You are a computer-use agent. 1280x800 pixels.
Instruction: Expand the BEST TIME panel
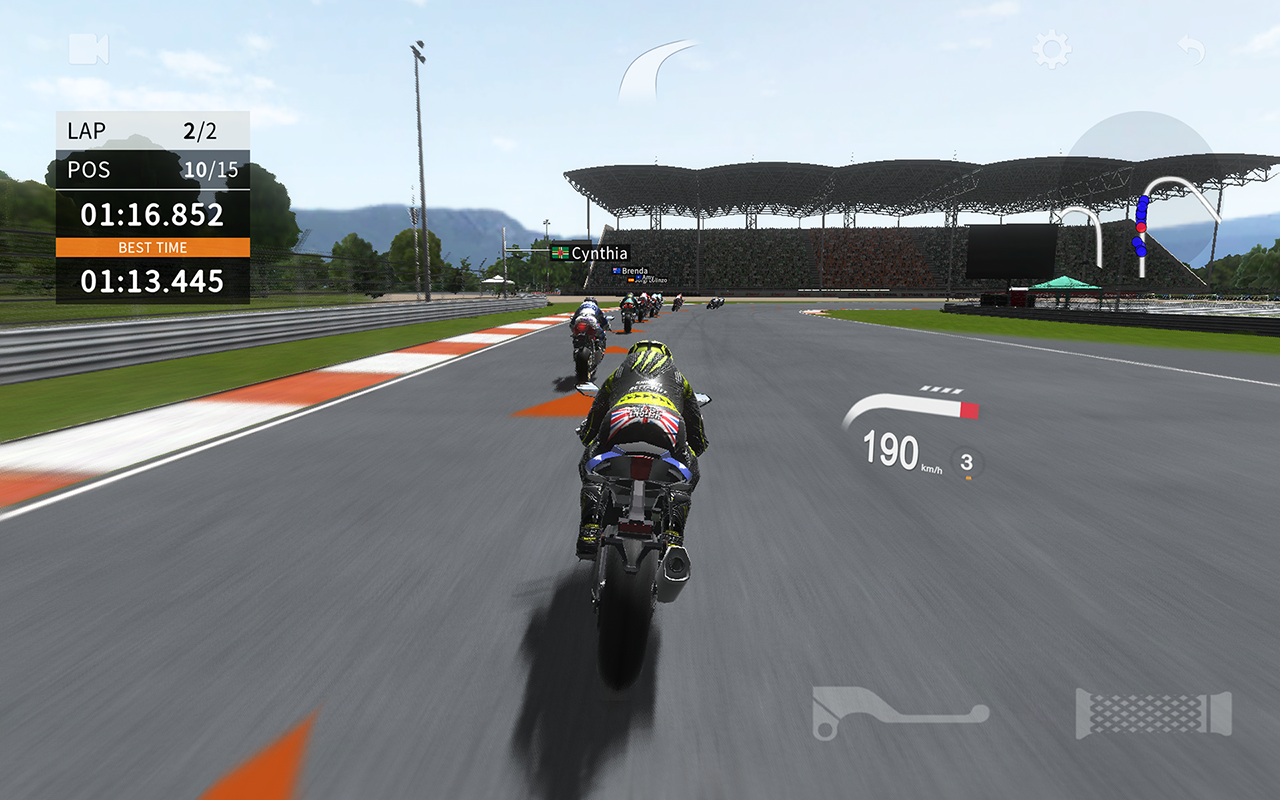click(x=150, y=247)
